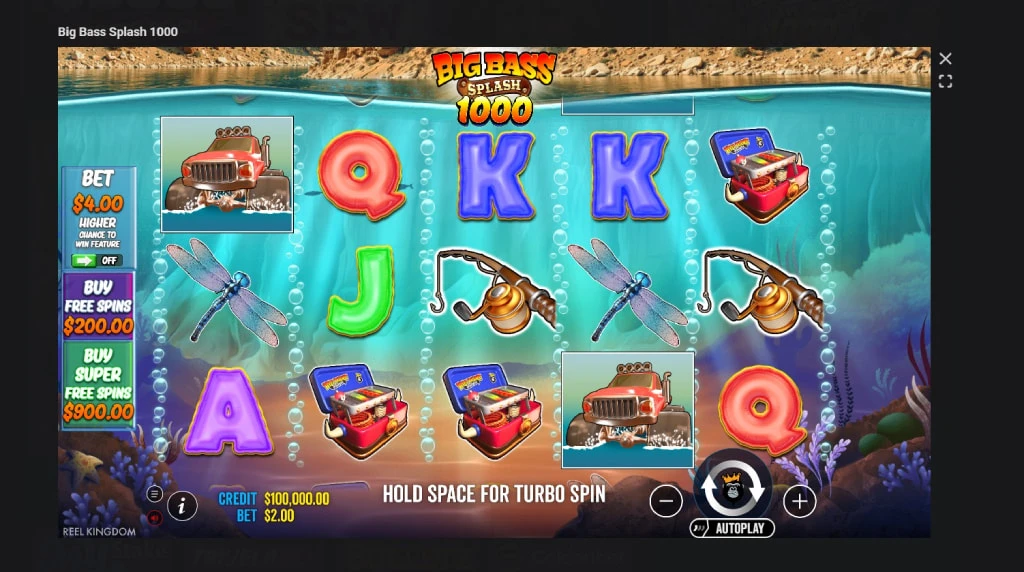Open the game info paytable
The height and width of the screenshot is (572, 1024).
(182, 506)
